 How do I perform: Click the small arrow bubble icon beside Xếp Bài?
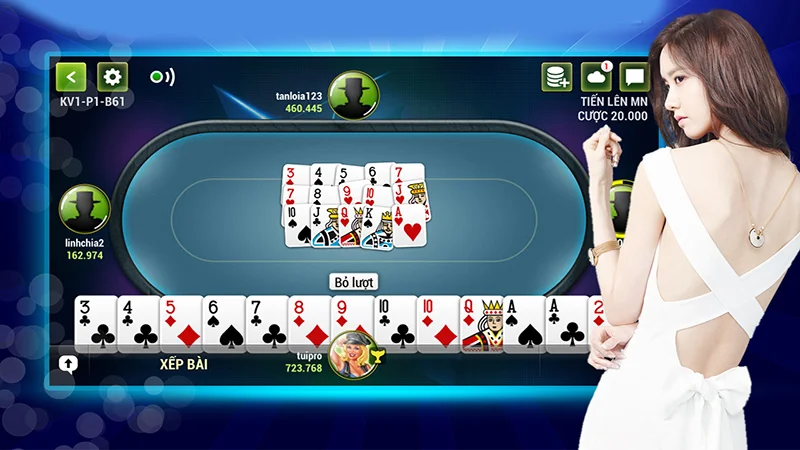(69, 364)
